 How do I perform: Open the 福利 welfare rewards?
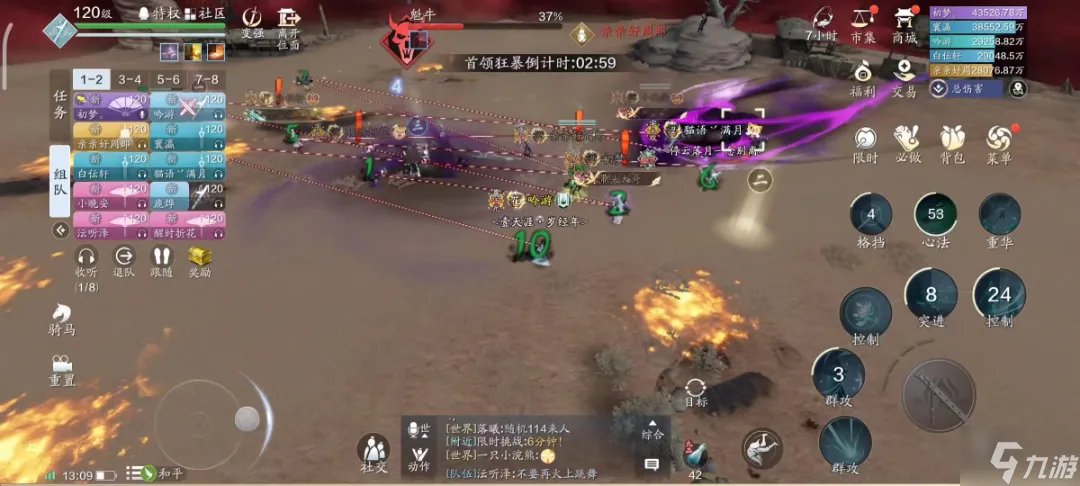[861, 76]
